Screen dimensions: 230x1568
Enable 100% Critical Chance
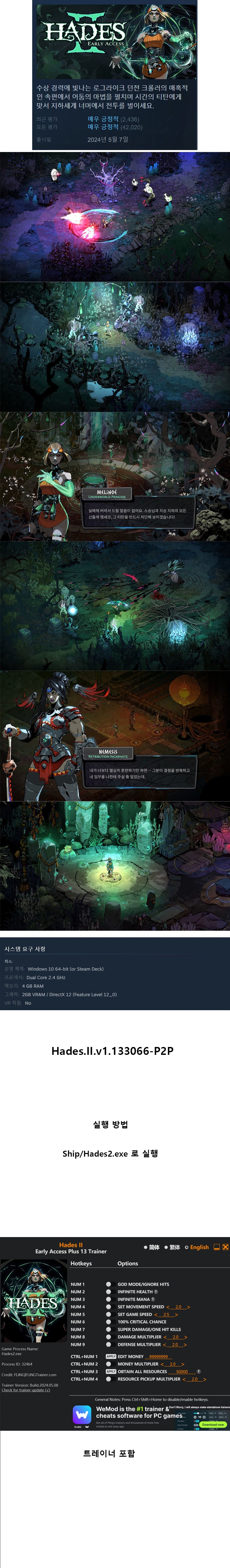click(108, 1321)
